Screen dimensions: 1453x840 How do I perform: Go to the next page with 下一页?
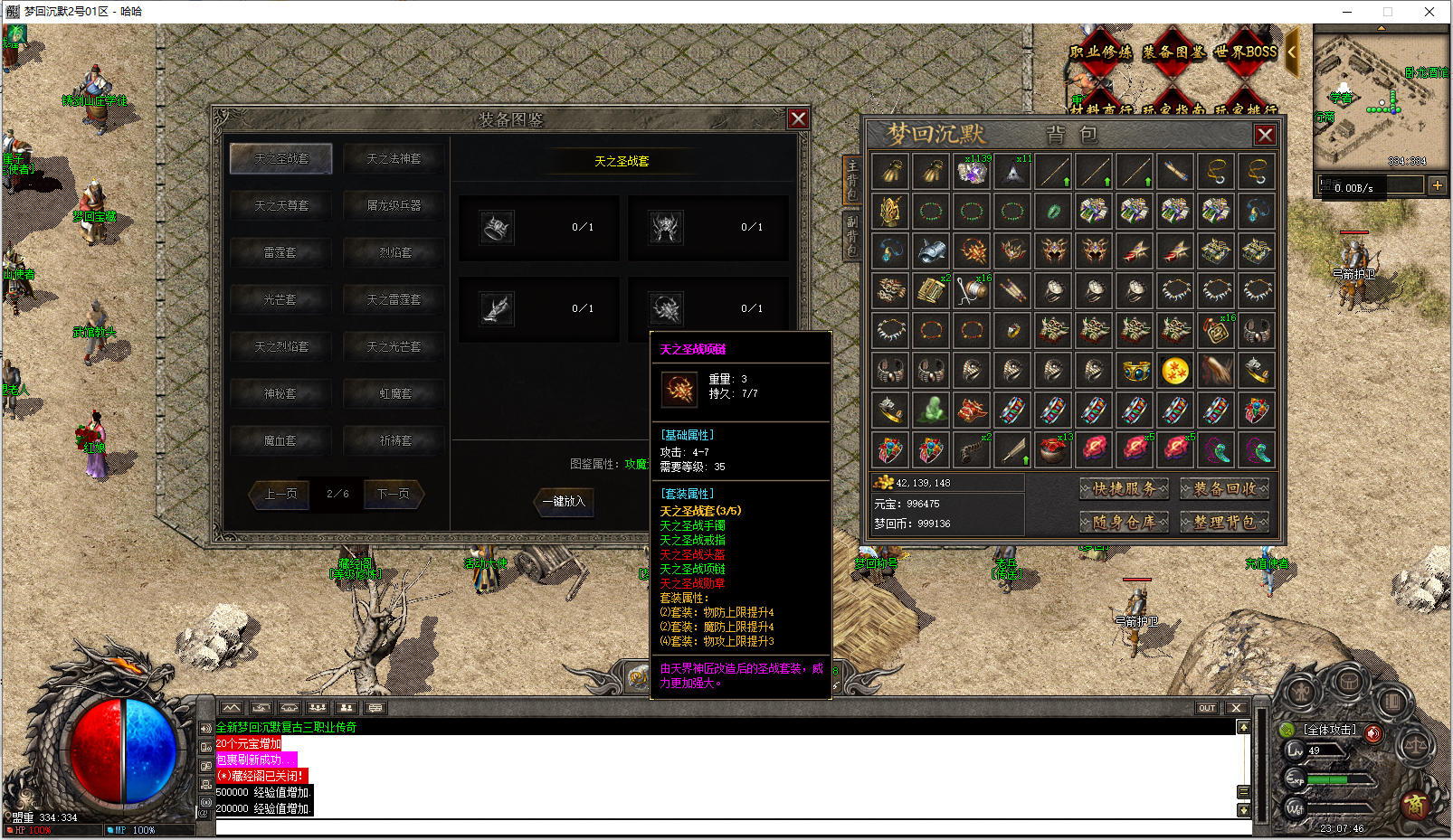(393, 494)
